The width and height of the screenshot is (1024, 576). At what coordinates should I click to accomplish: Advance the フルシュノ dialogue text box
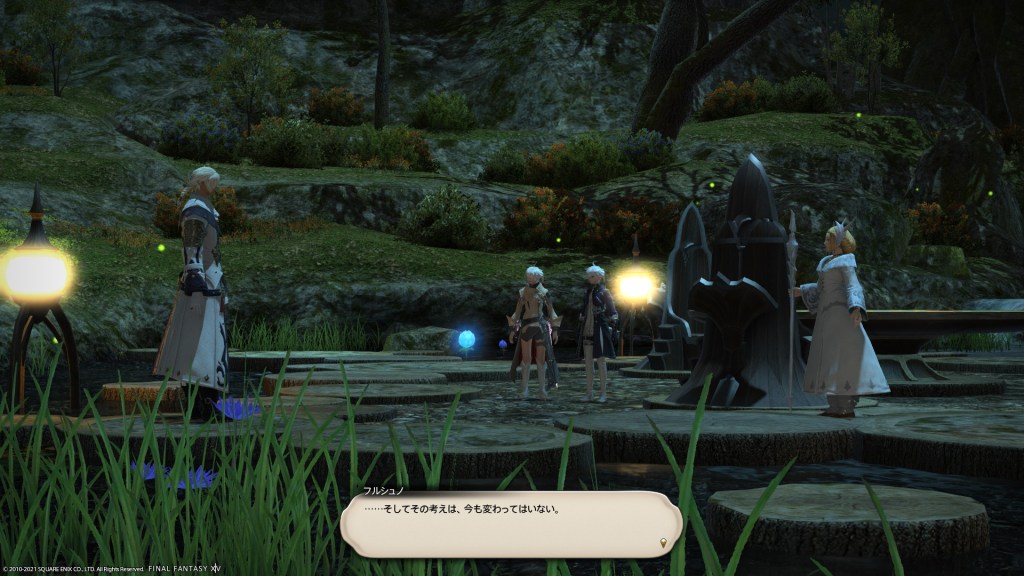point(510,523)
